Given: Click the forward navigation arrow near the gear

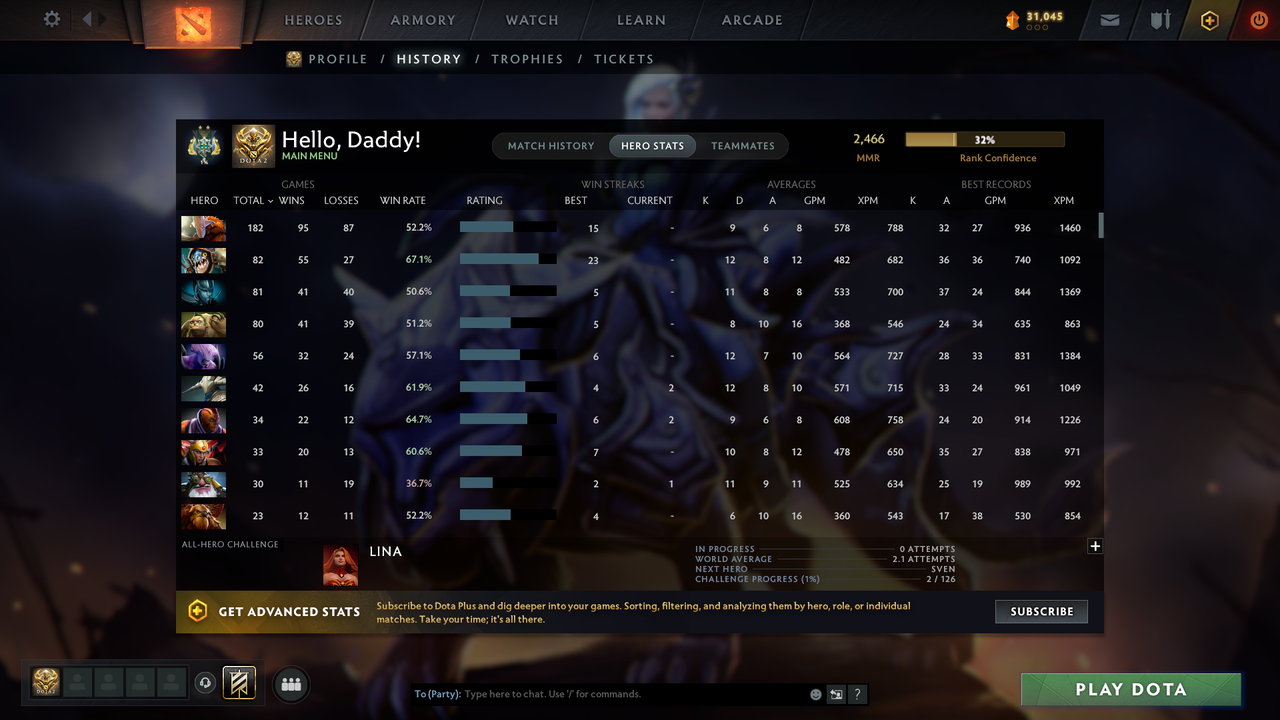Looking at the screenshot, I should pos(103,18).
